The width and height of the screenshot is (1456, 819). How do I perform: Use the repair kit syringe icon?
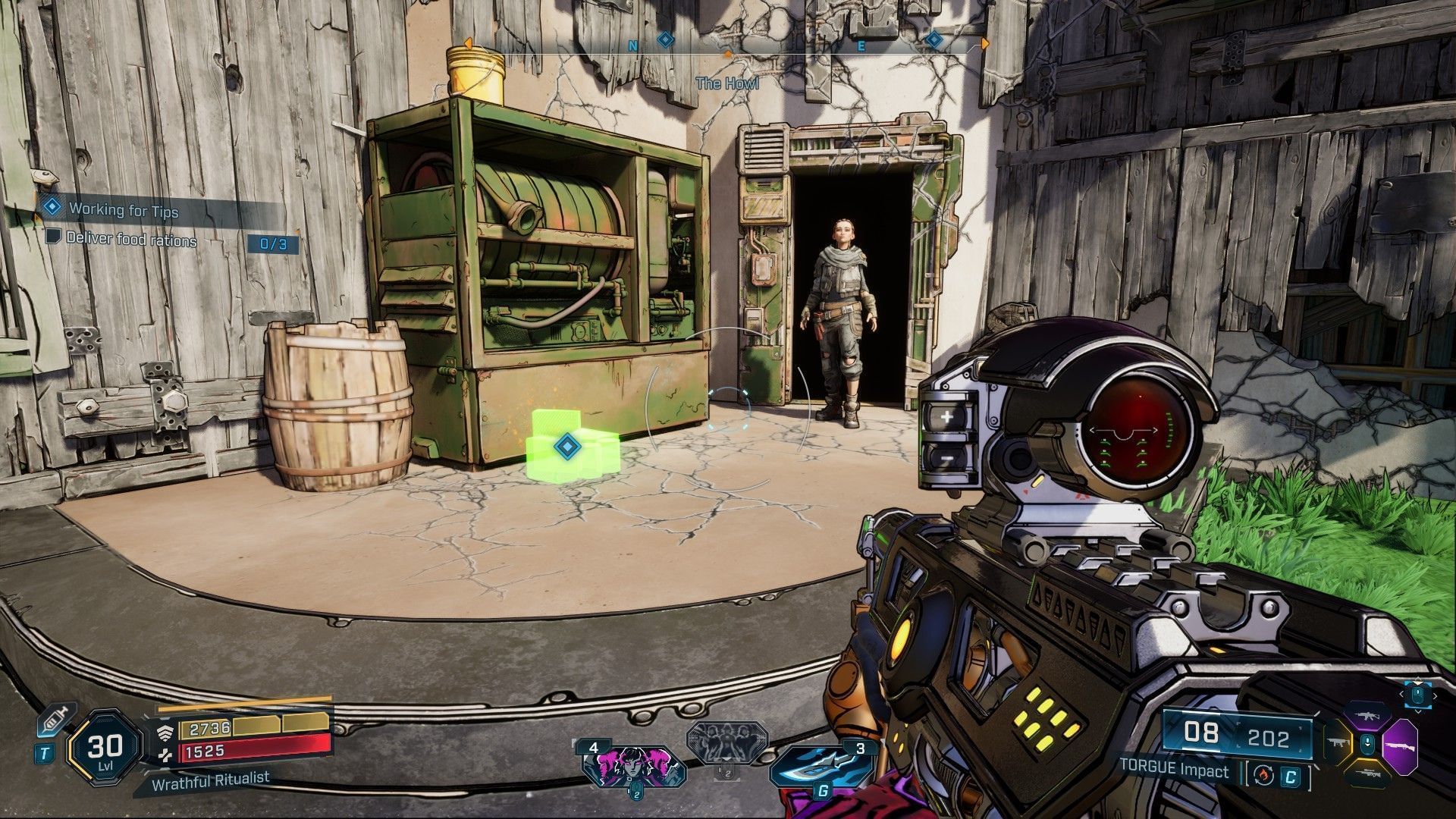[x=54, y=719]
